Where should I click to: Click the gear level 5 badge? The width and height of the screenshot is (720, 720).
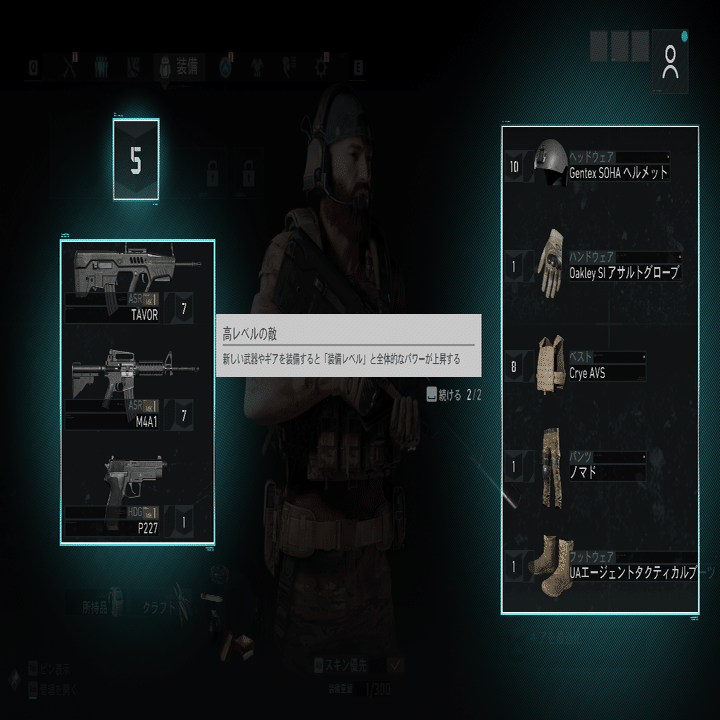point(136,160)
